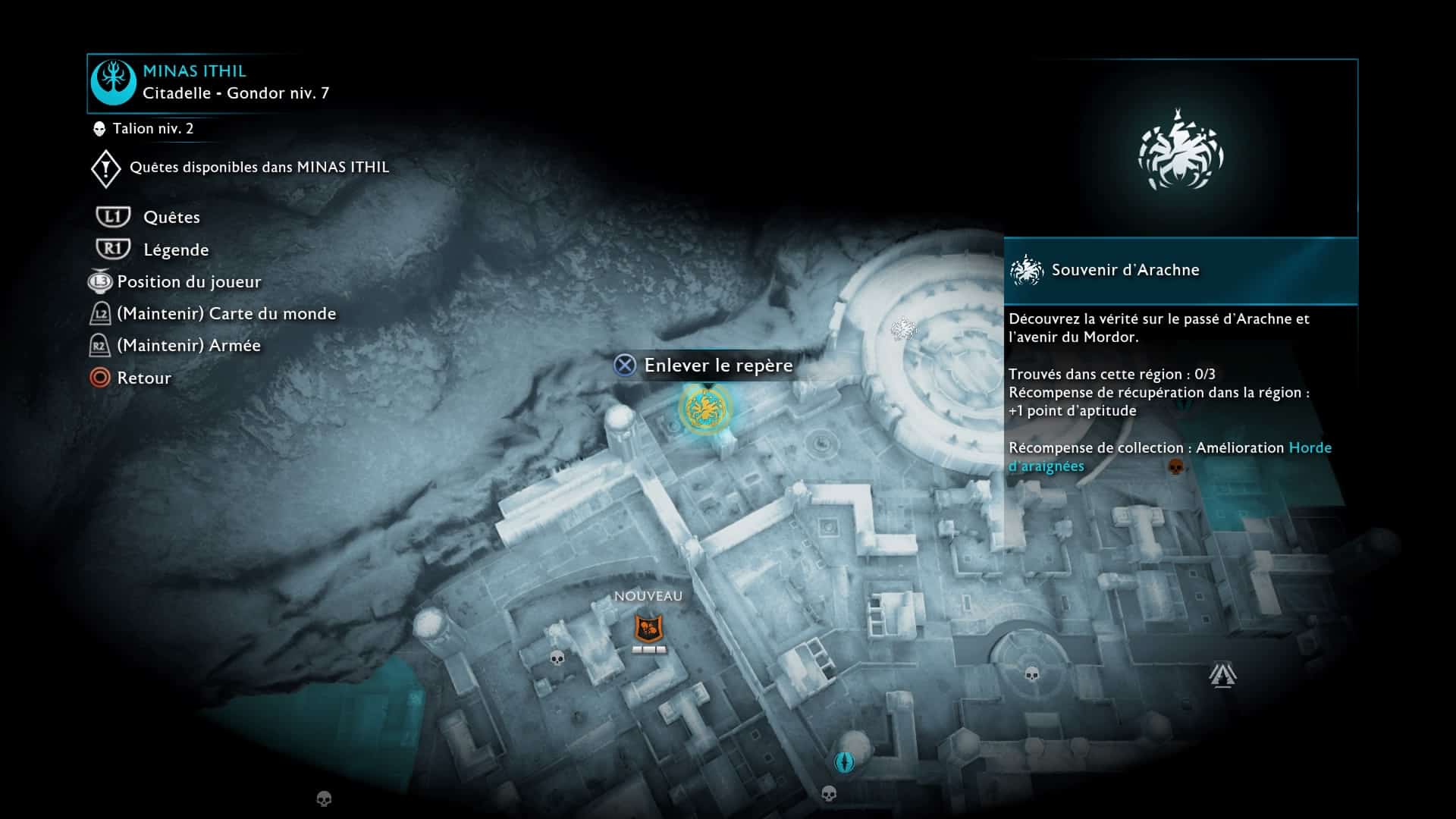The image size is (1456, 819).
Task: Switch to the Carte du monde view
Action: point(226,314)
